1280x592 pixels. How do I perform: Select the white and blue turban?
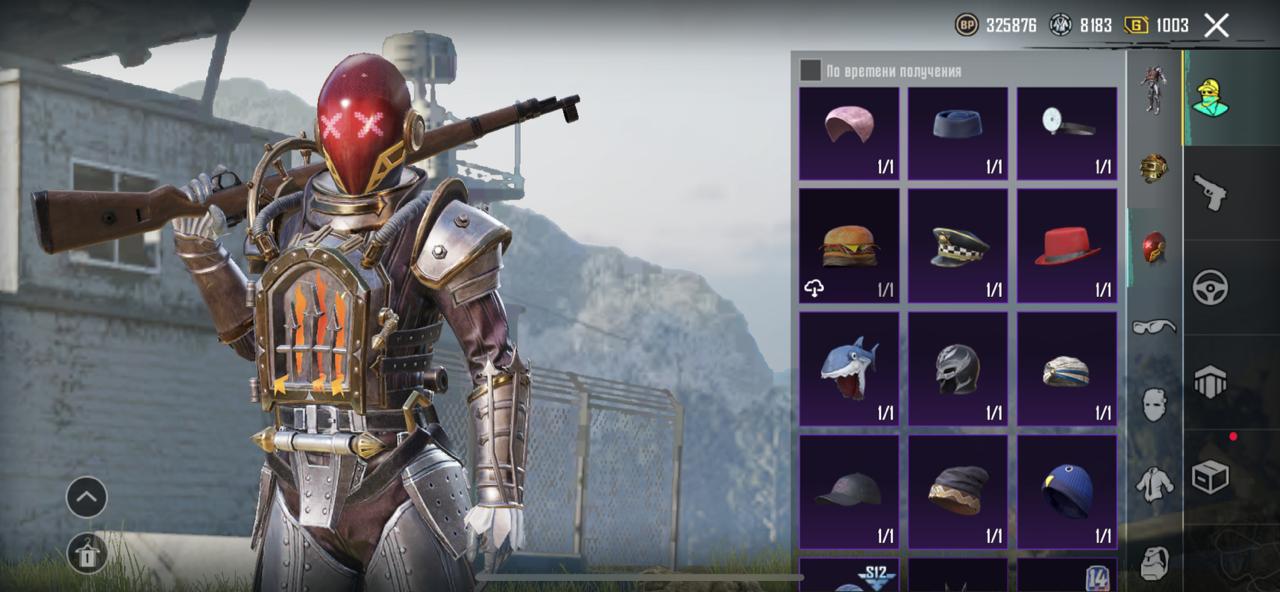[x=1067, y=369]
